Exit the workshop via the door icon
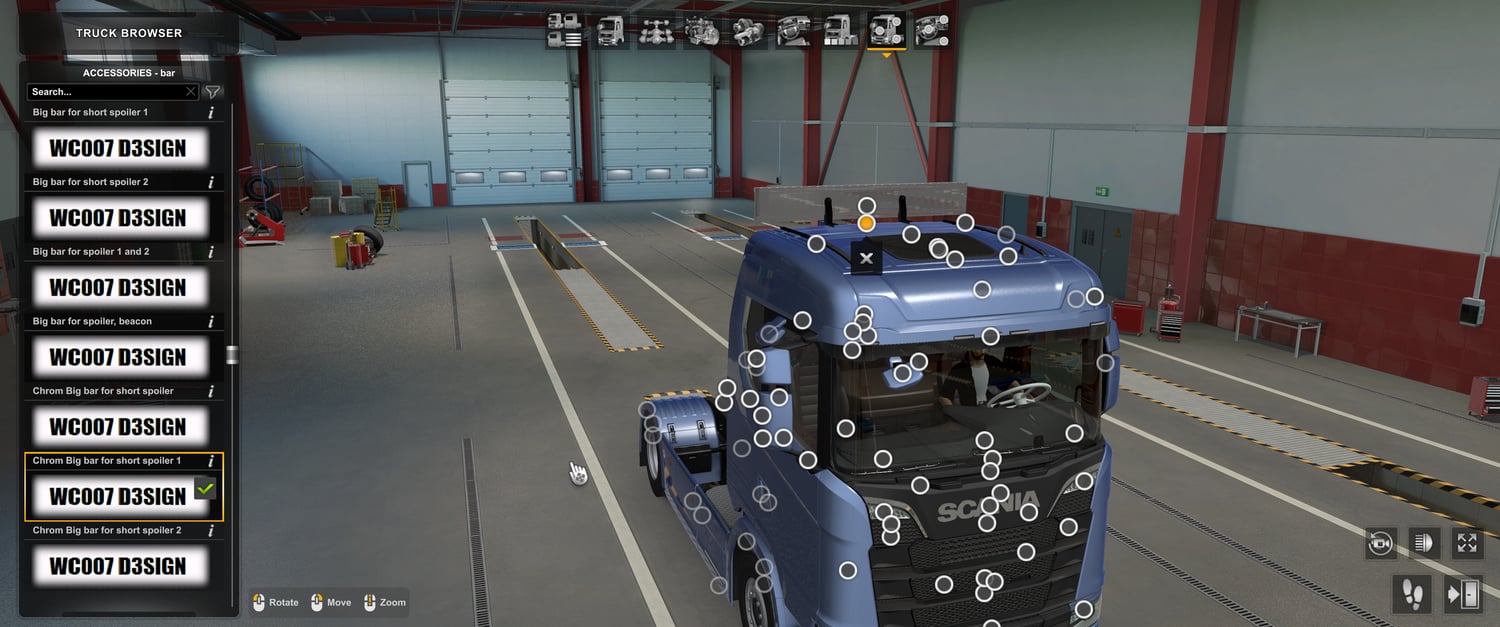The height and width of the screenshot is (627, 1500). tap(1463, 595)
